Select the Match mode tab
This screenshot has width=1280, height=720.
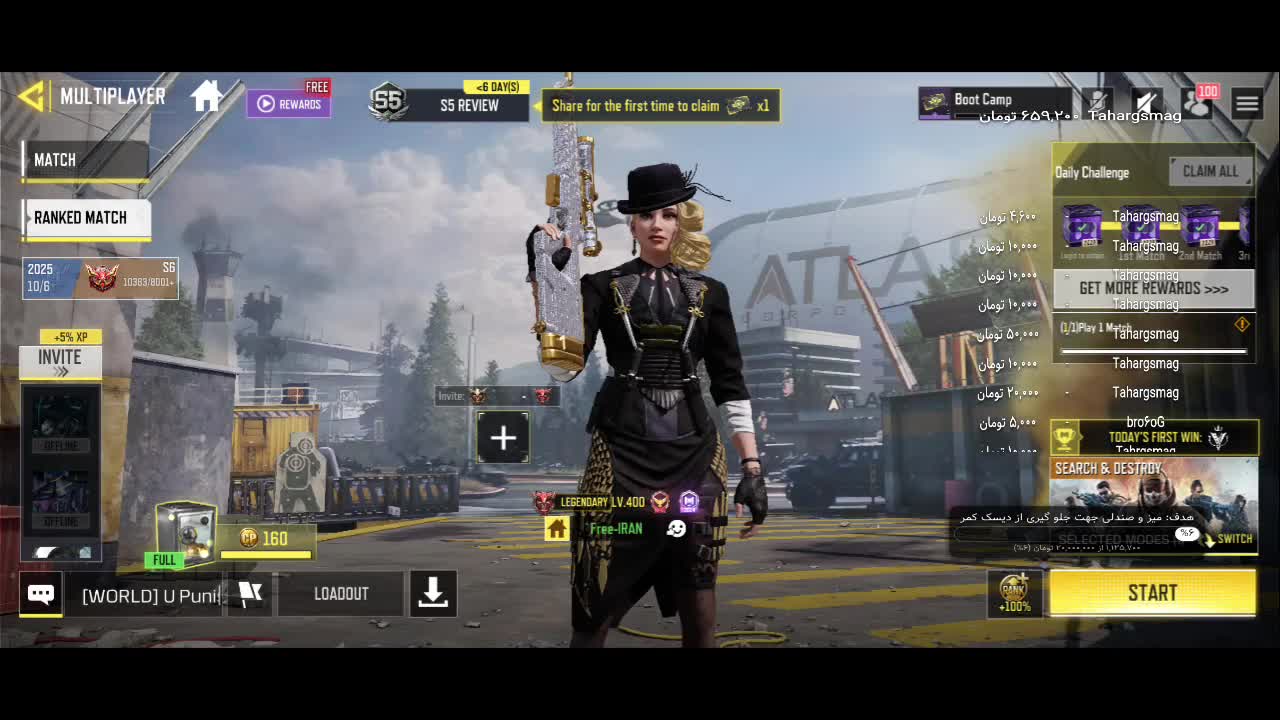(x=84, y=160)
